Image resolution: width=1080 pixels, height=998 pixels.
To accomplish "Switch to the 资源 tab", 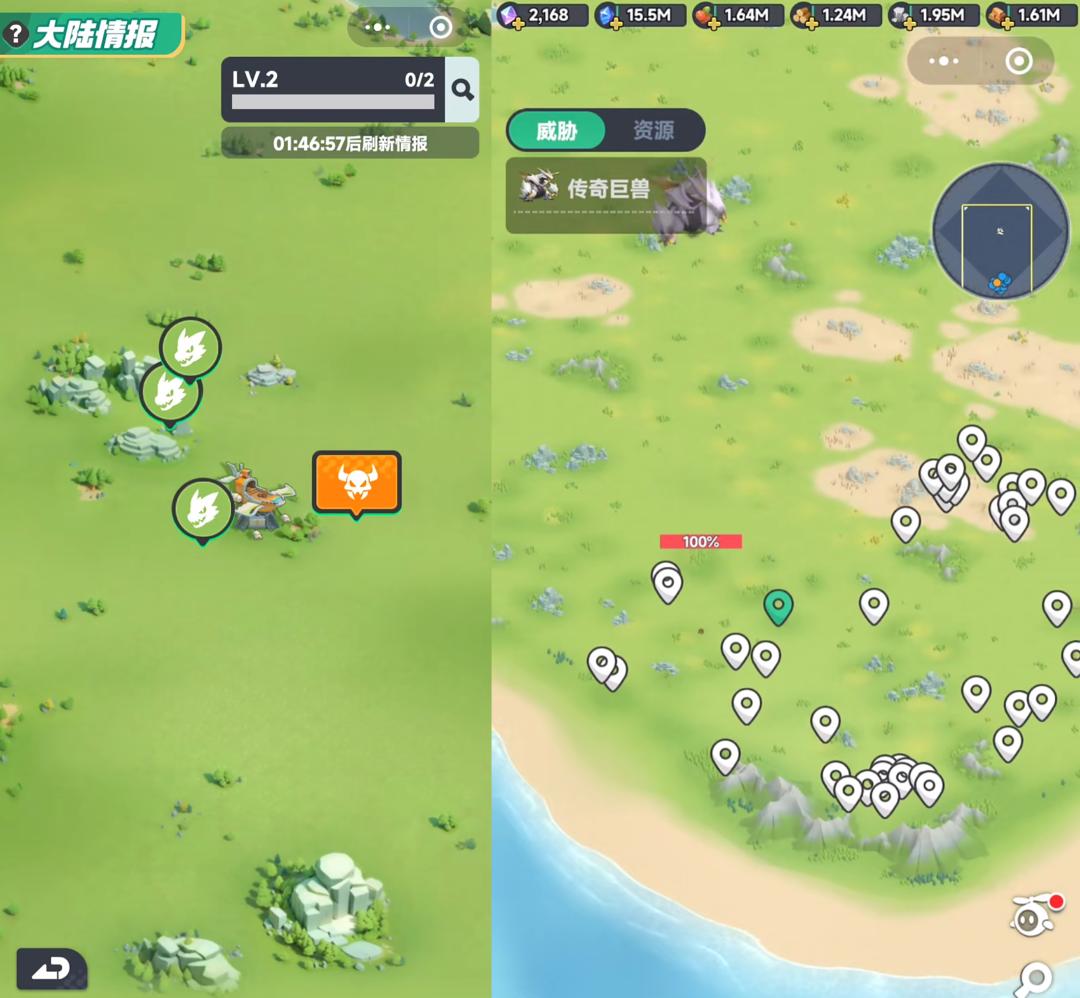I will 653,131.
